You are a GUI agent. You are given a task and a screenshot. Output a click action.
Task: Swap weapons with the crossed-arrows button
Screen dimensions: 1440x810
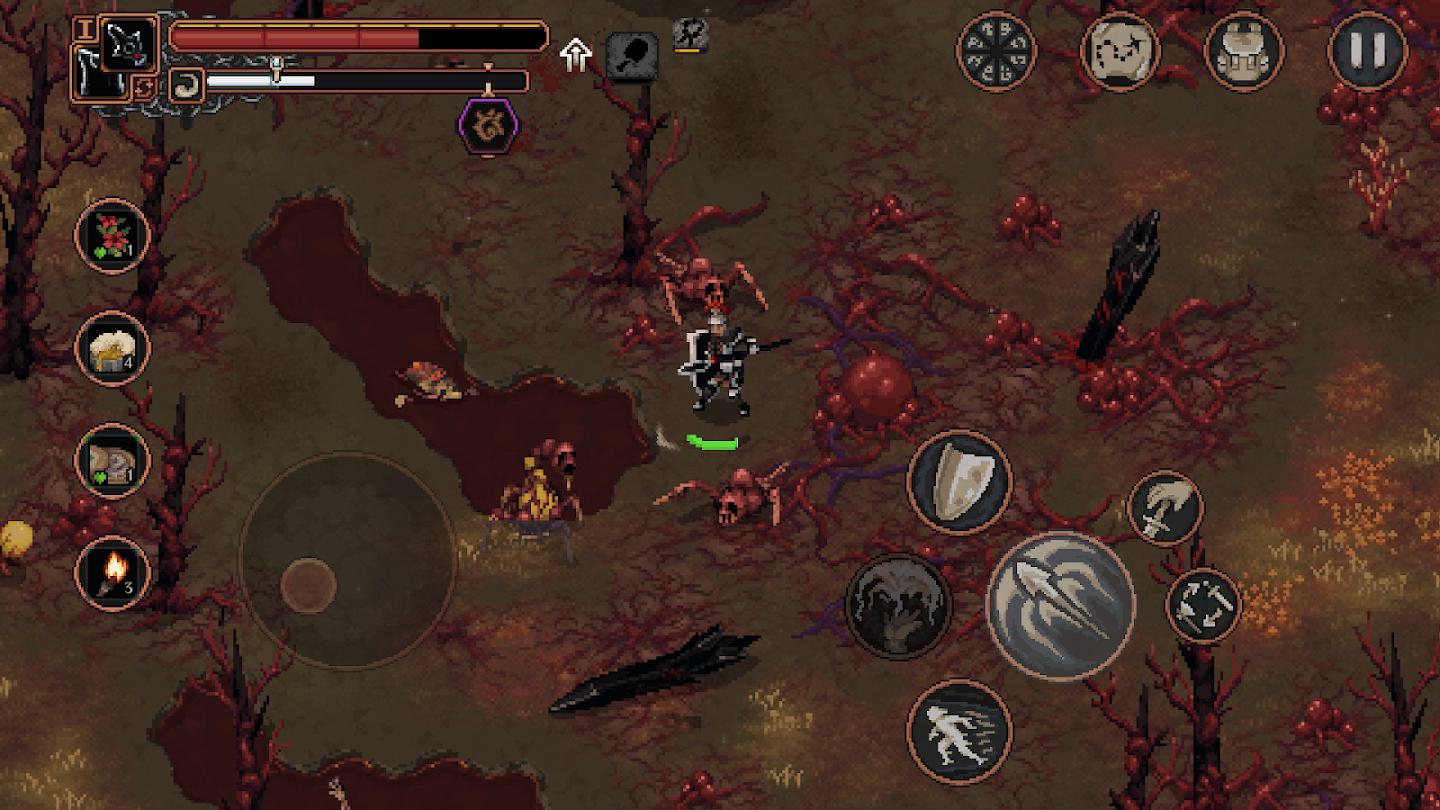(x=1203, y=605)
